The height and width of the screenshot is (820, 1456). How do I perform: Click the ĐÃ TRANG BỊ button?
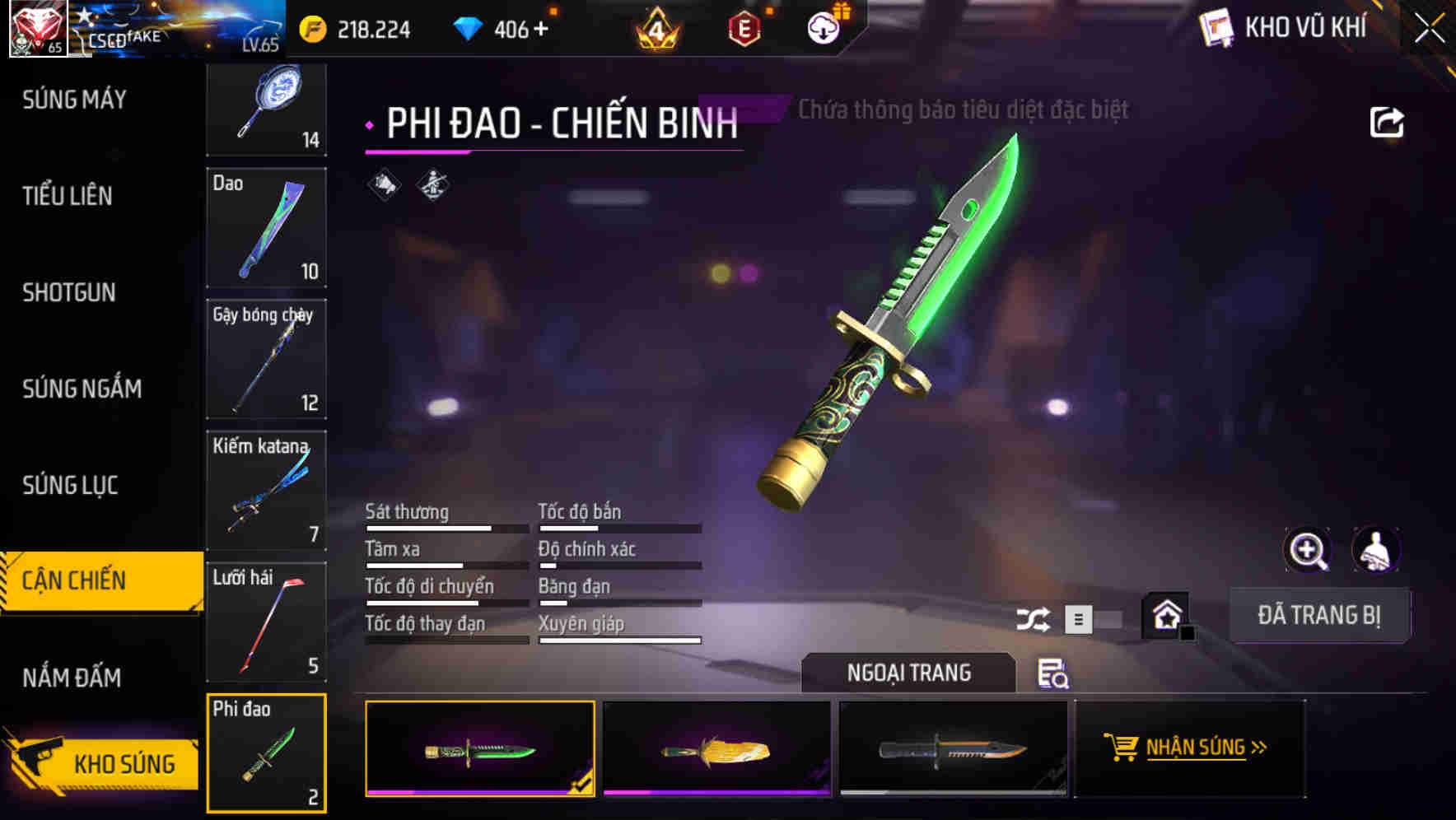click(x=1319, y=615)
